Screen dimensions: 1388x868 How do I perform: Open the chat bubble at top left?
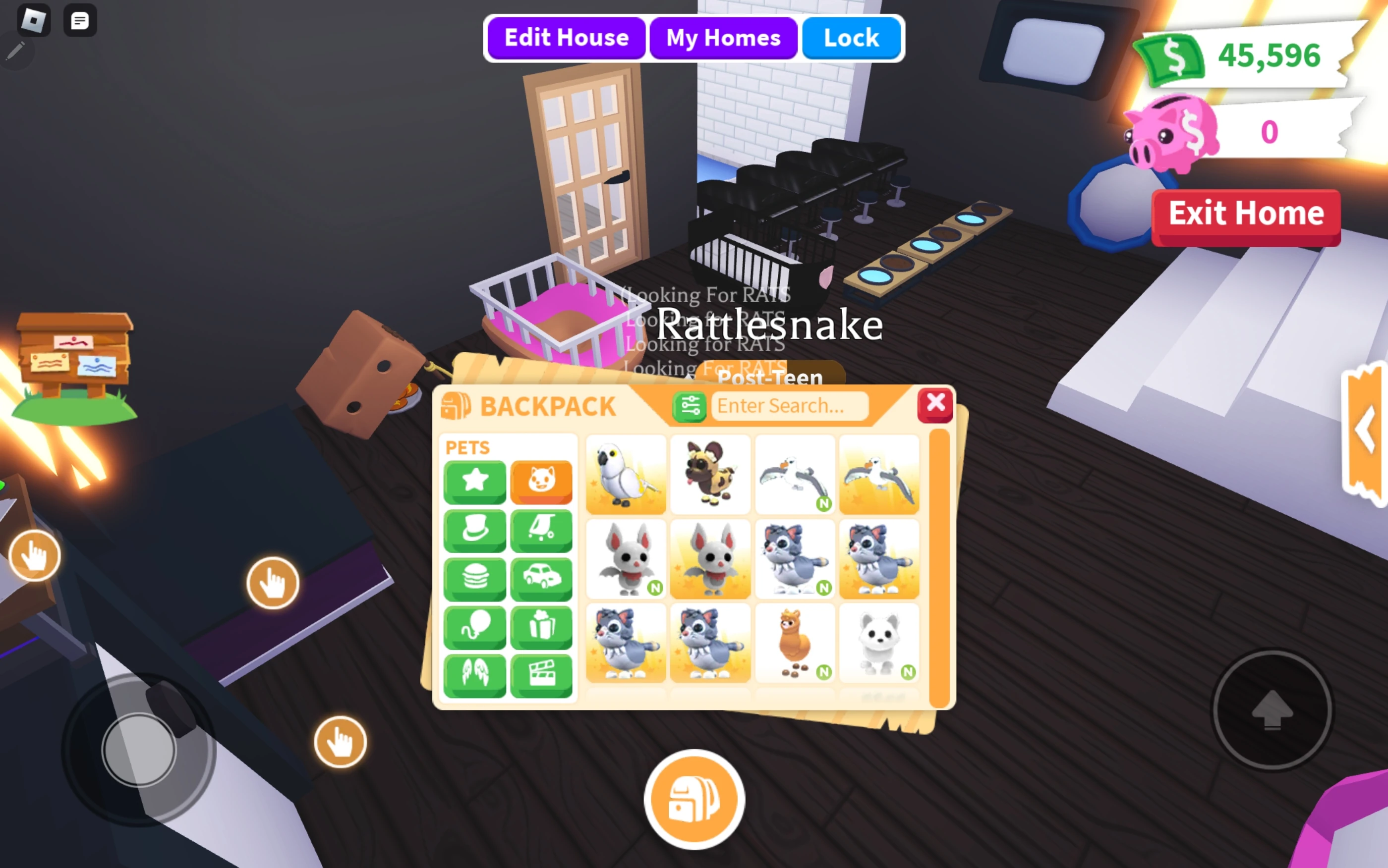coord(79,21)
